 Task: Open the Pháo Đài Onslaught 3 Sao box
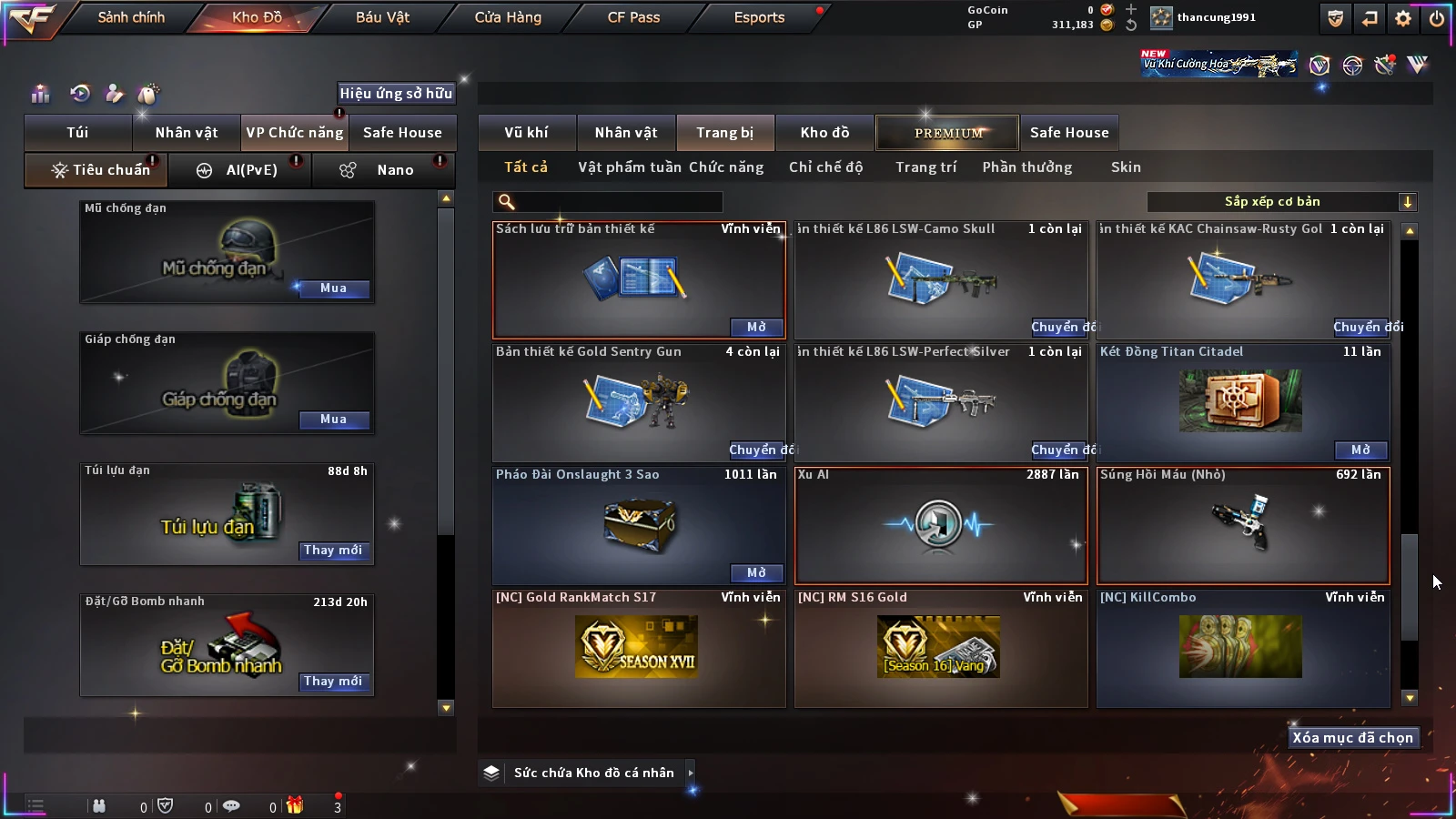(756, 573)
